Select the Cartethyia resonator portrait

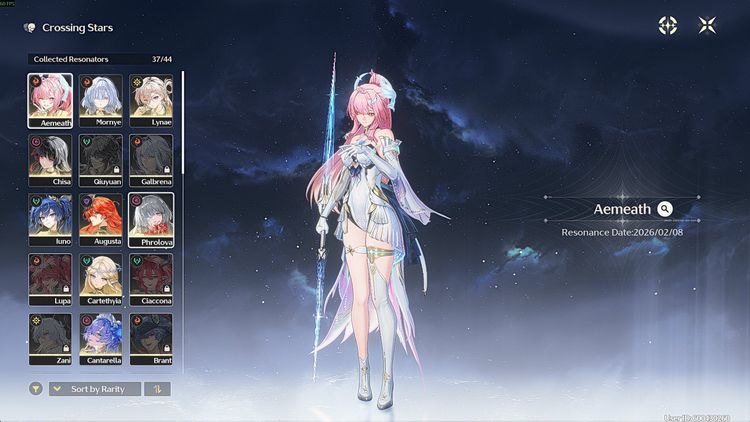coord(100,280)
